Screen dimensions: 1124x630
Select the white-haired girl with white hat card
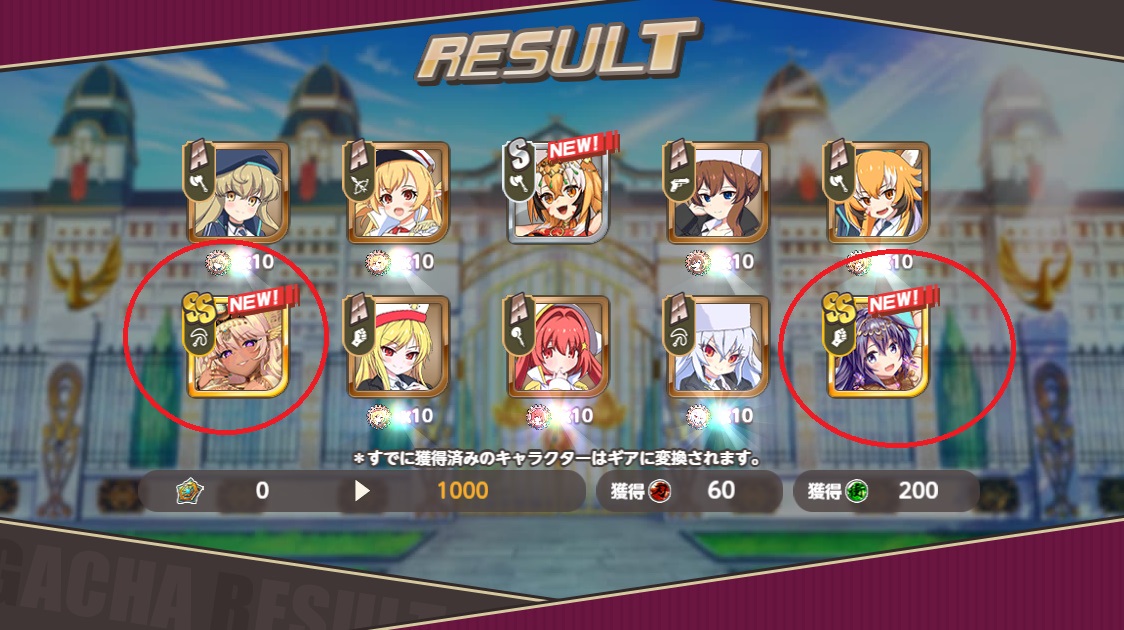[x=718, y=346]
